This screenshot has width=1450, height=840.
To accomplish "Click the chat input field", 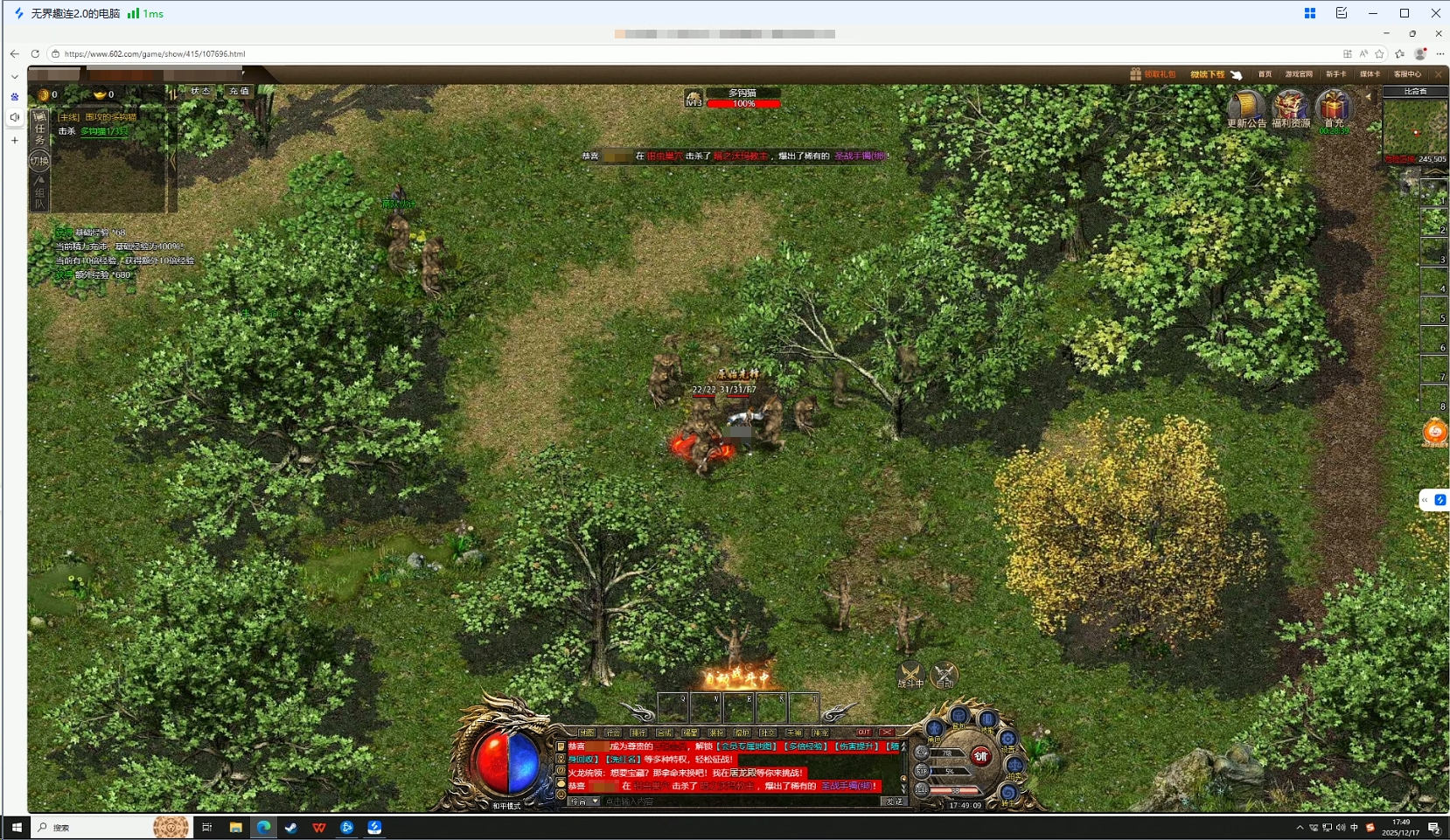I will (739, 802).
